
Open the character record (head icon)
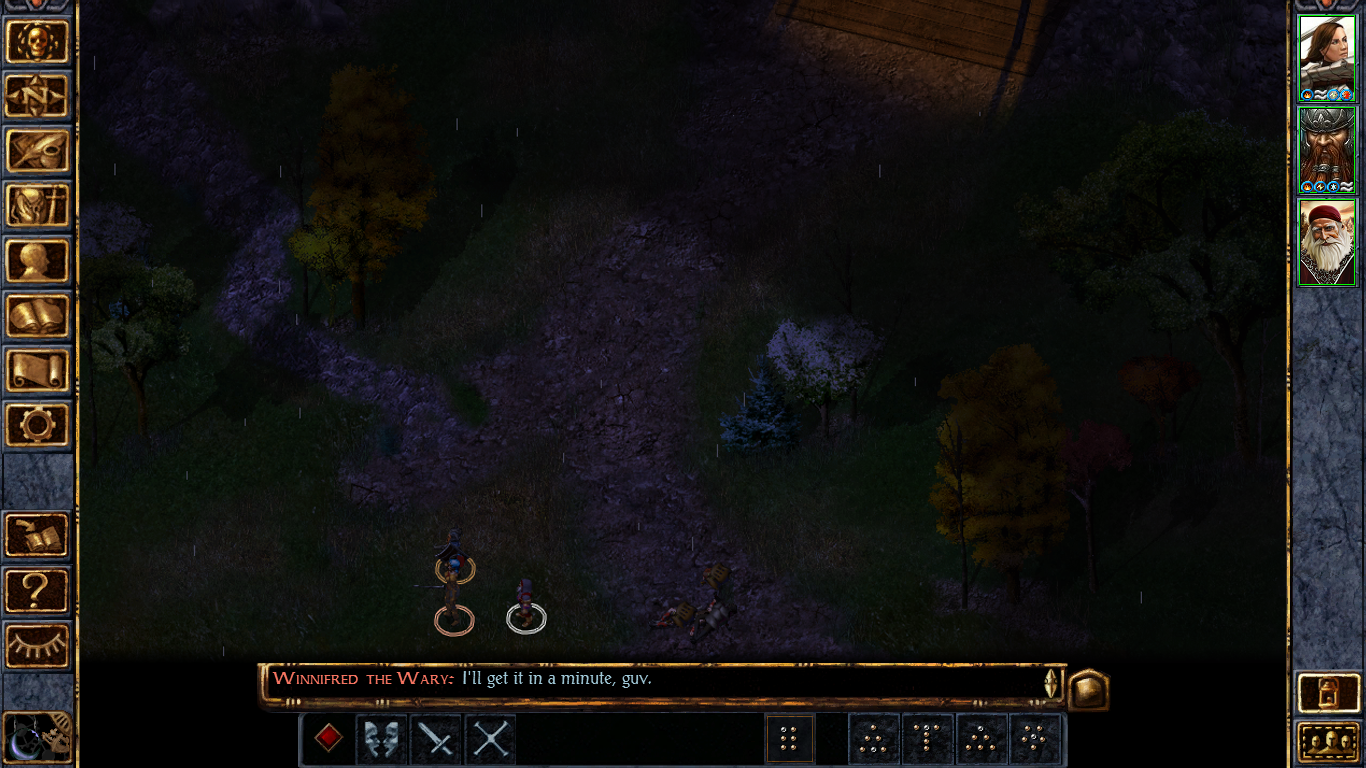point(38,261)
